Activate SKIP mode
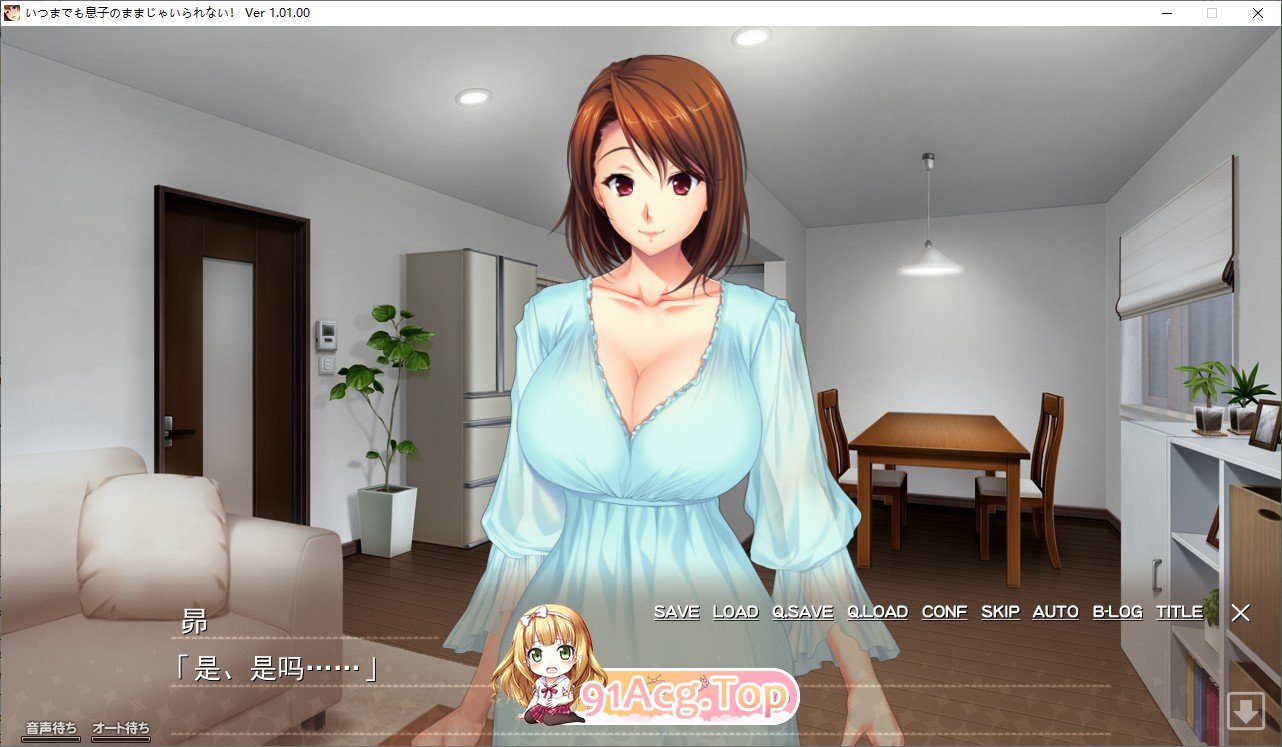Viewport: 1282px width, 747px height. 1000,612
